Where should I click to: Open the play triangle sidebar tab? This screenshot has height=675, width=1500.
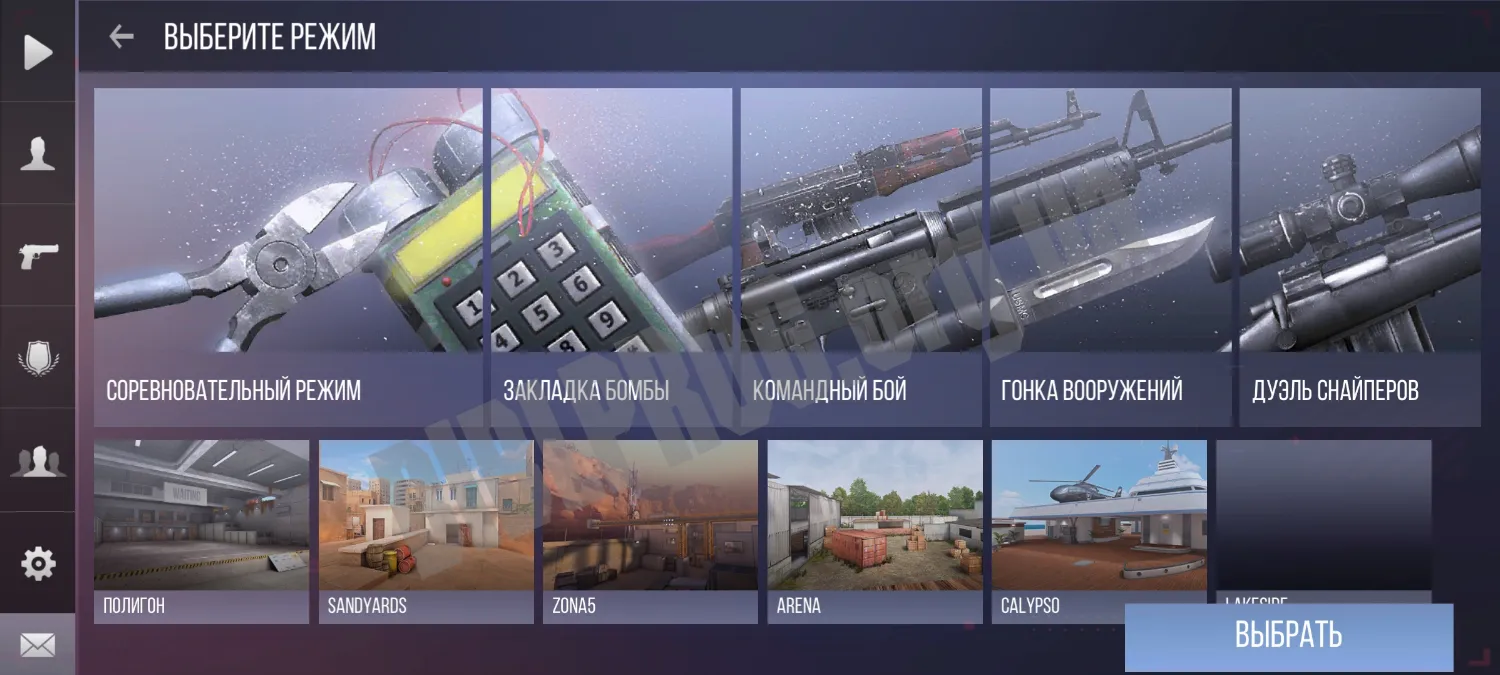(x=38, y=52)
